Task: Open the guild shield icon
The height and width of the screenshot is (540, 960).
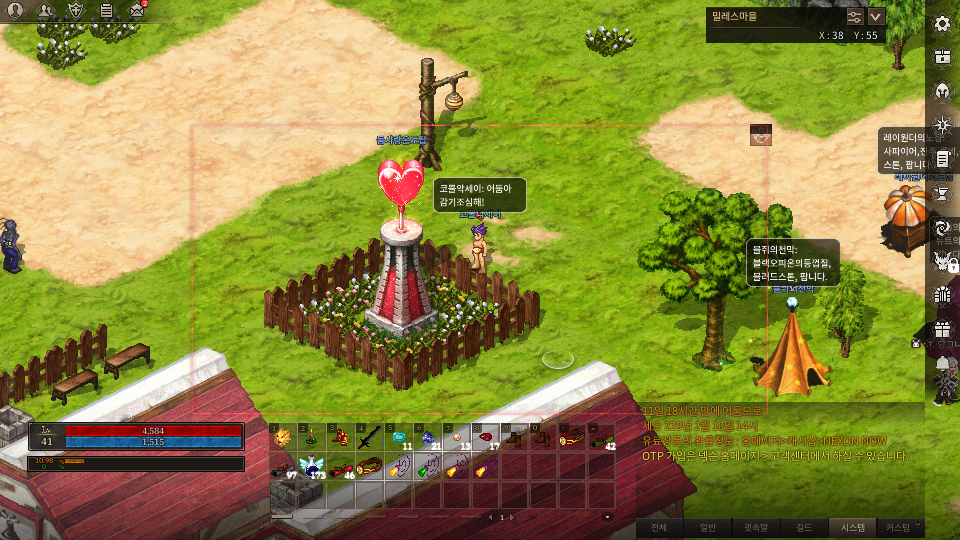Action: click(76, 11)
